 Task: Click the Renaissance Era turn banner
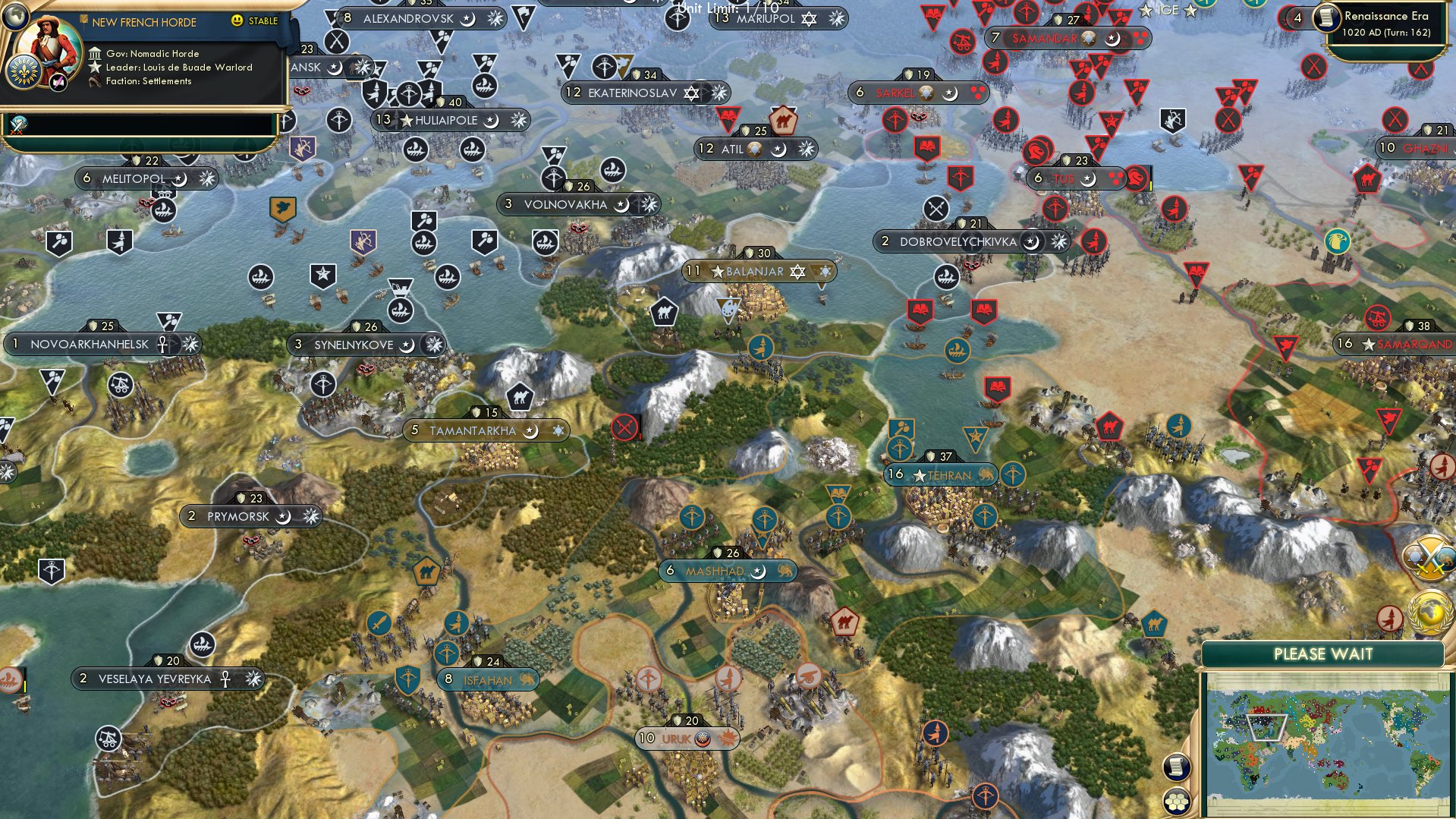(x=1388, y=23)
